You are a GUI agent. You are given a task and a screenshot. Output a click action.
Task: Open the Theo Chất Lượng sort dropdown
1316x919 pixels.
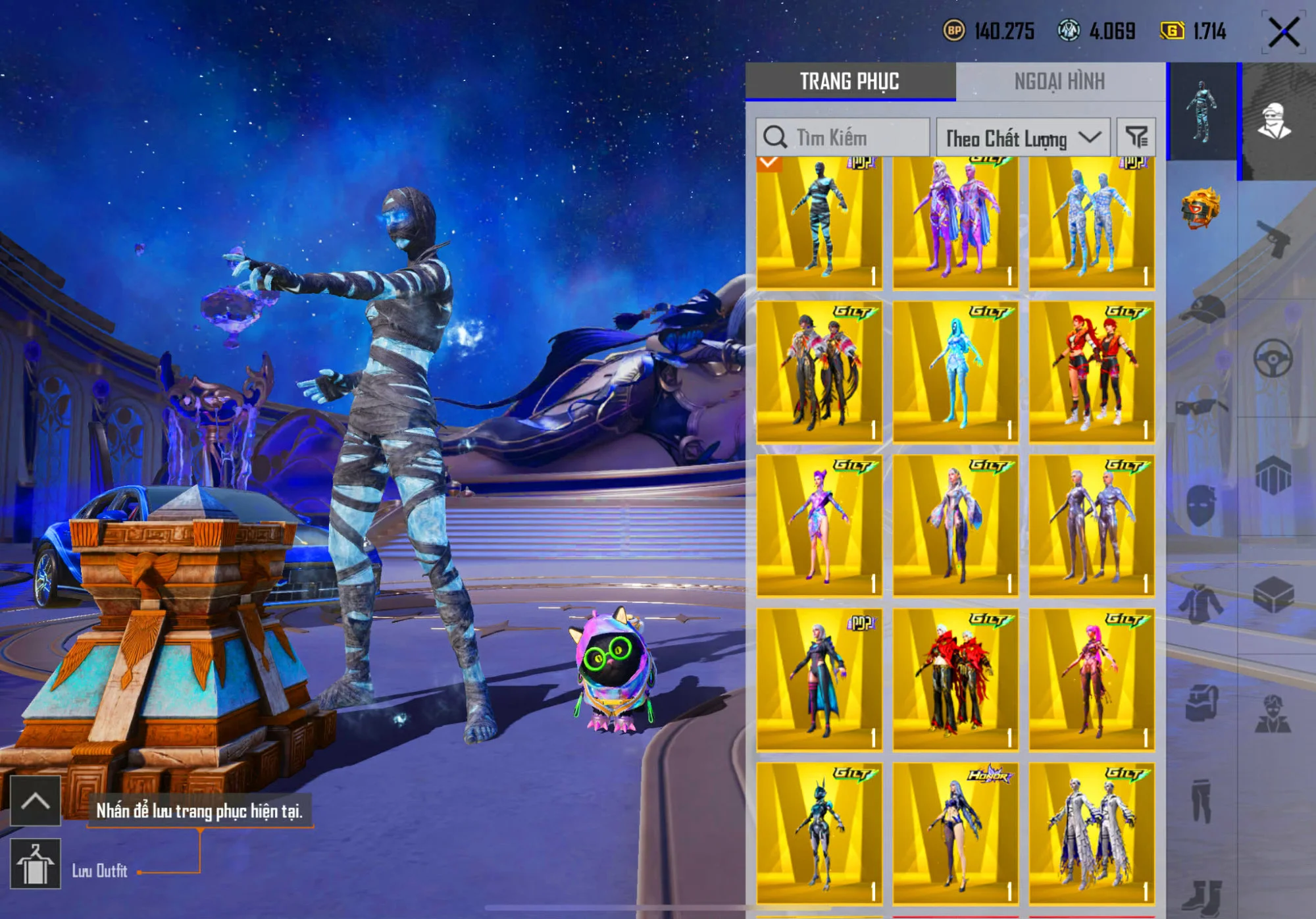(x=1023, y=138)
